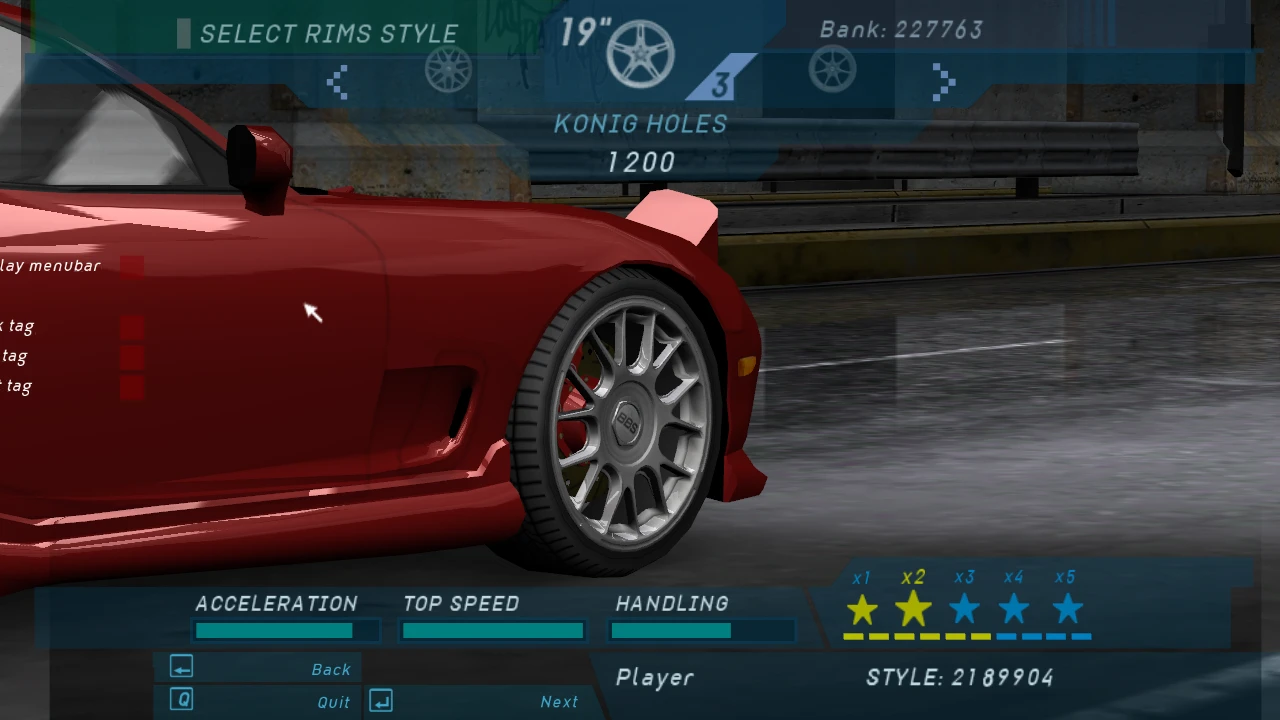Click the Back button
The width and height of the screenshot is (1280, 720).
coord(331,669)
